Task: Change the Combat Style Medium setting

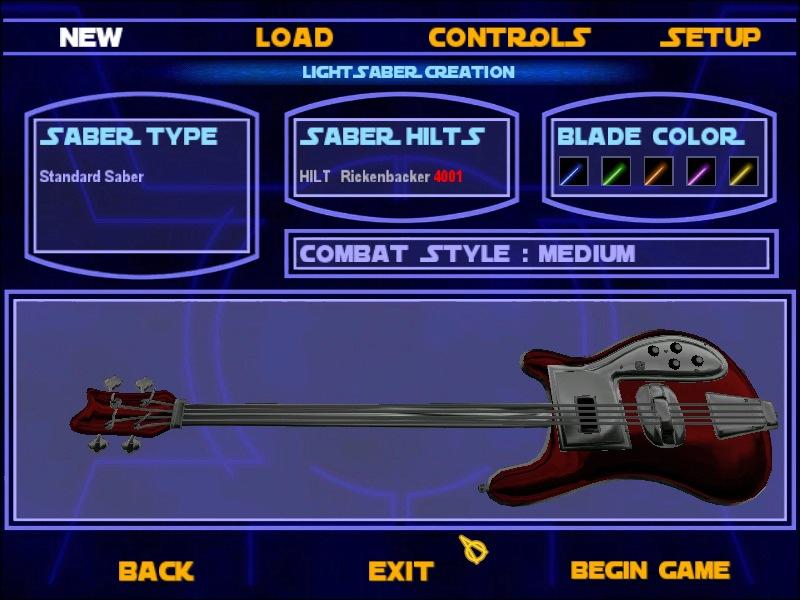Action: (467, 254)
